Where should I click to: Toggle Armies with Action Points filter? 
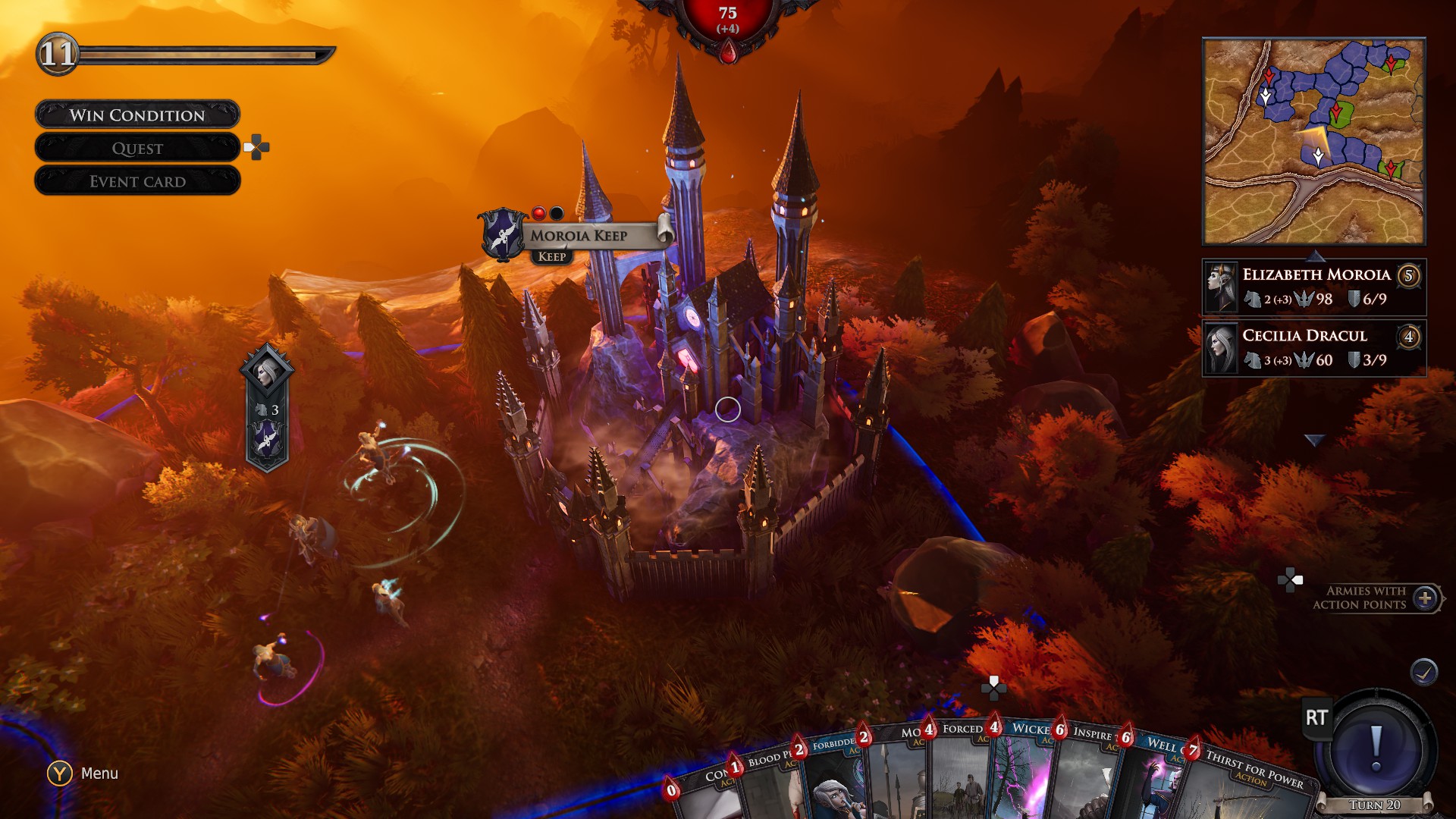click(1425, 598)
